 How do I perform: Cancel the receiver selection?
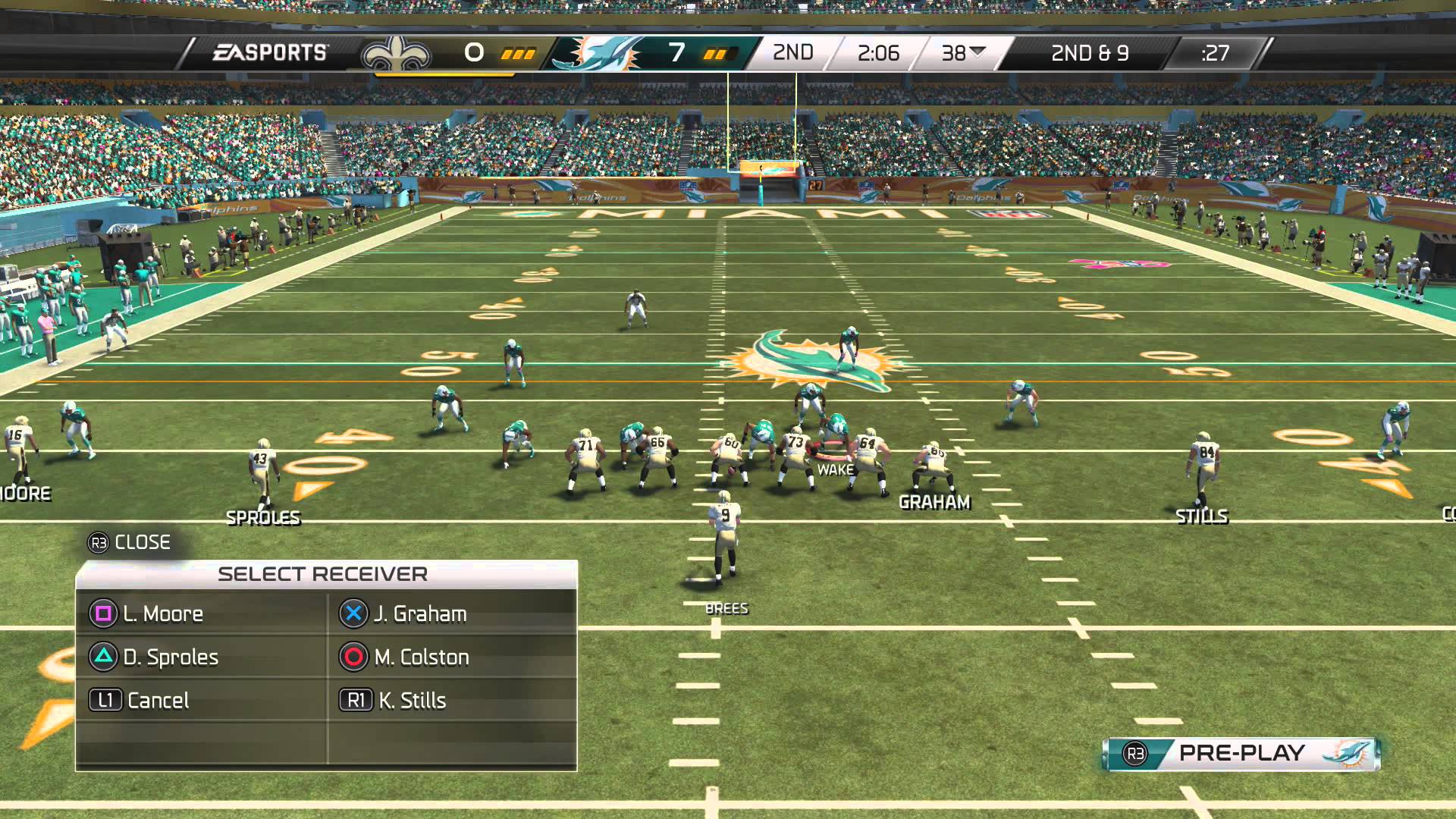pos(157,700)
